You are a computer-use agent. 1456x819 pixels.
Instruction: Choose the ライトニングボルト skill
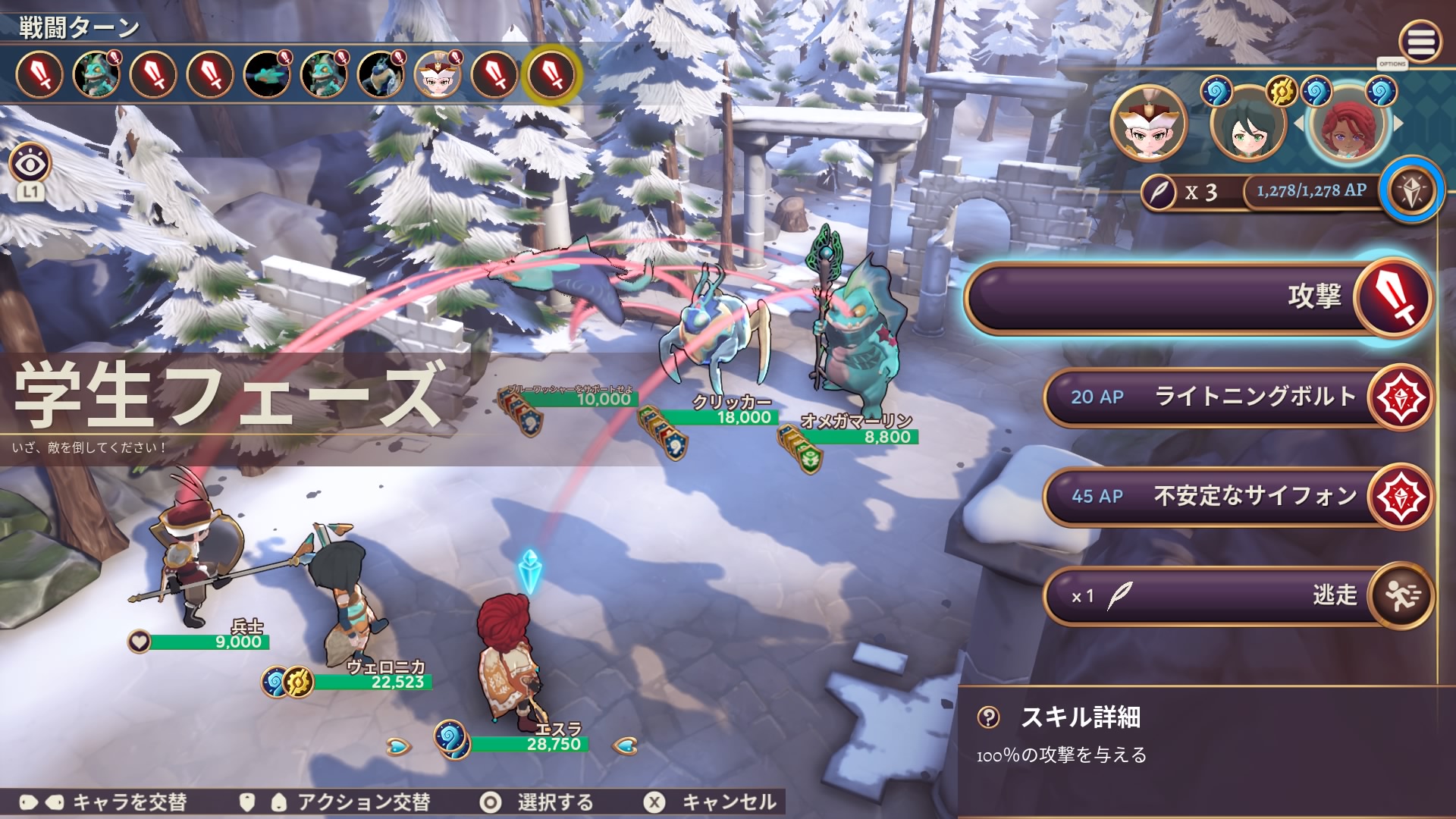pos(1236,397)
